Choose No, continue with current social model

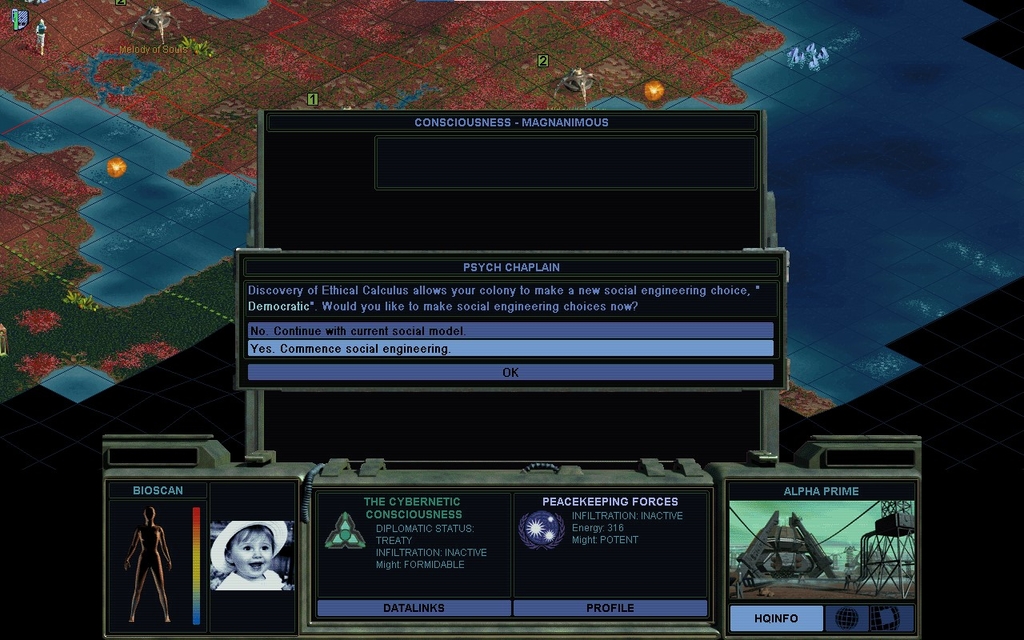tap(510, 331)
